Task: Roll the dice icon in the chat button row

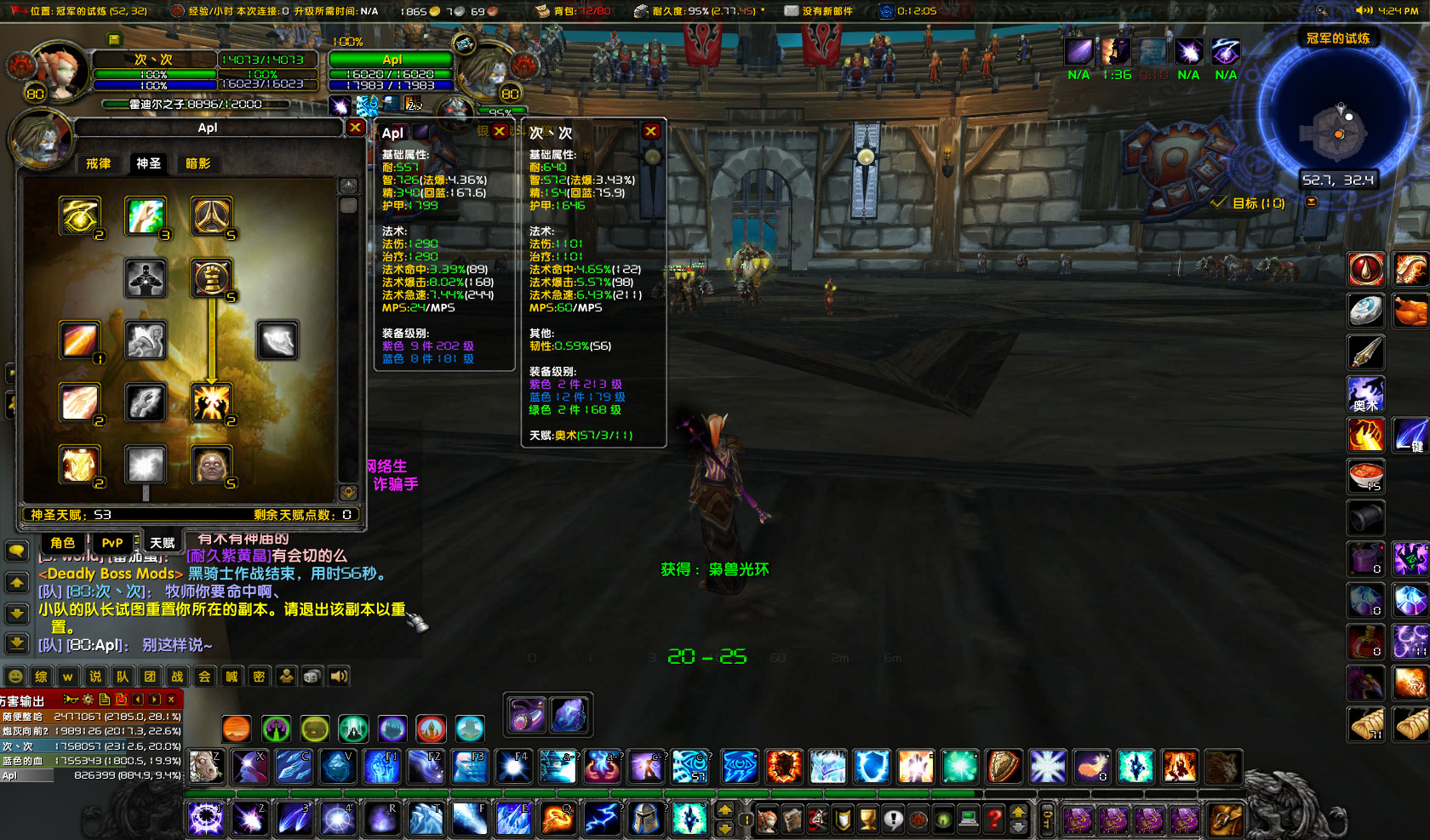Action: [312, 675]
